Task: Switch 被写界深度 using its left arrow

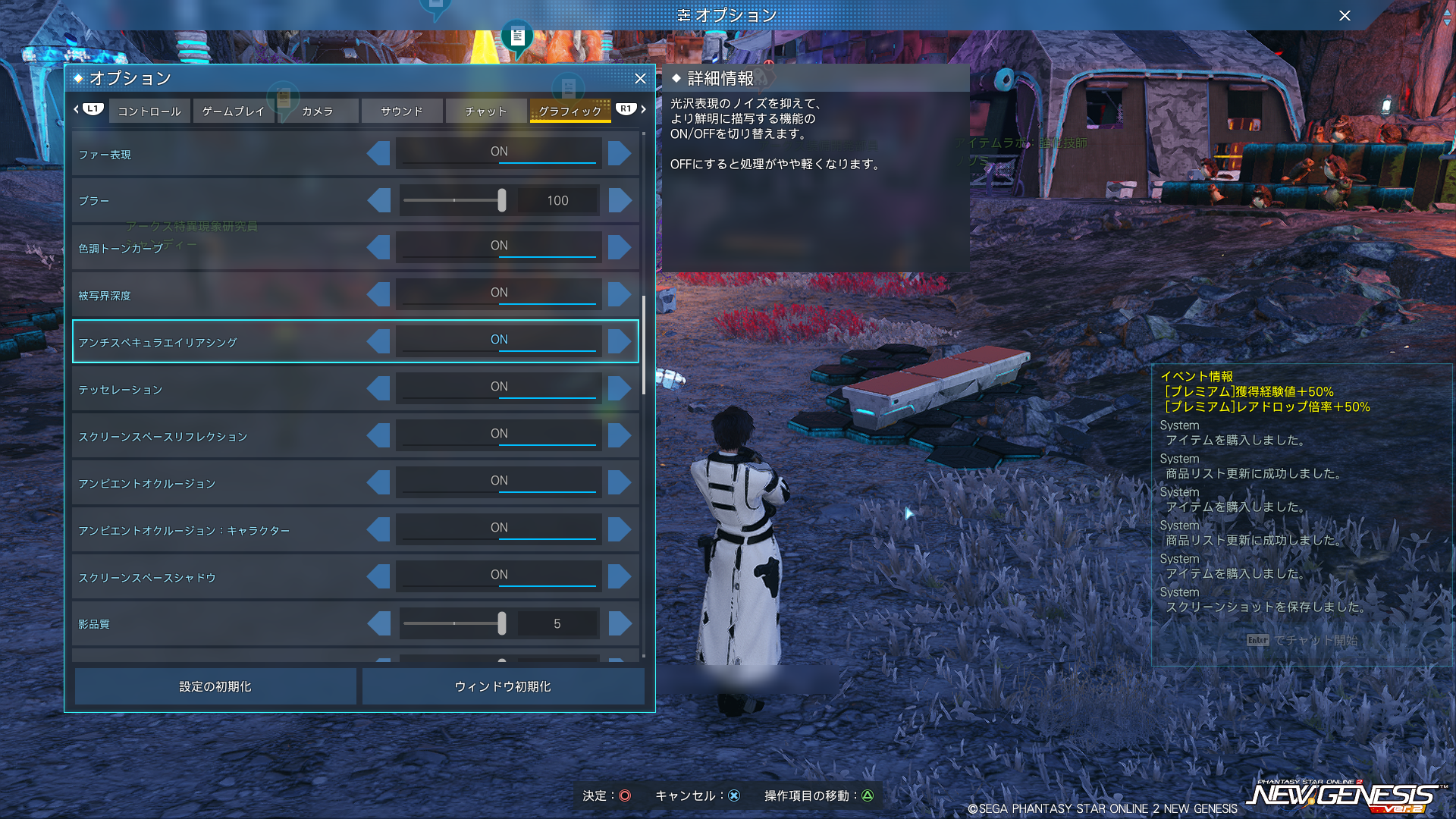Action: pyautogui.click(x=378, y=294)
